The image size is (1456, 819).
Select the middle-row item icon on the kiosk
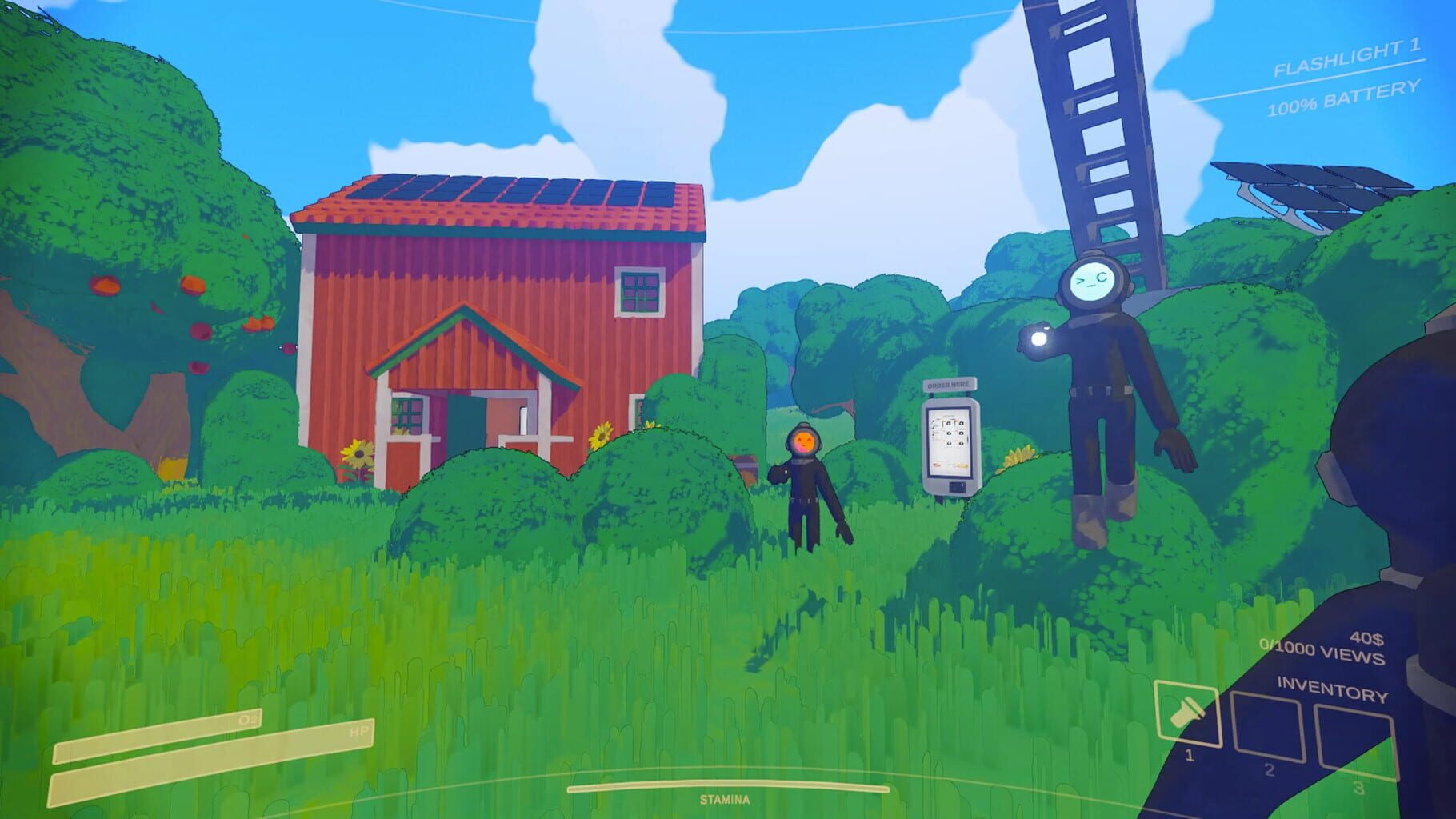click(x=949, y=433)
